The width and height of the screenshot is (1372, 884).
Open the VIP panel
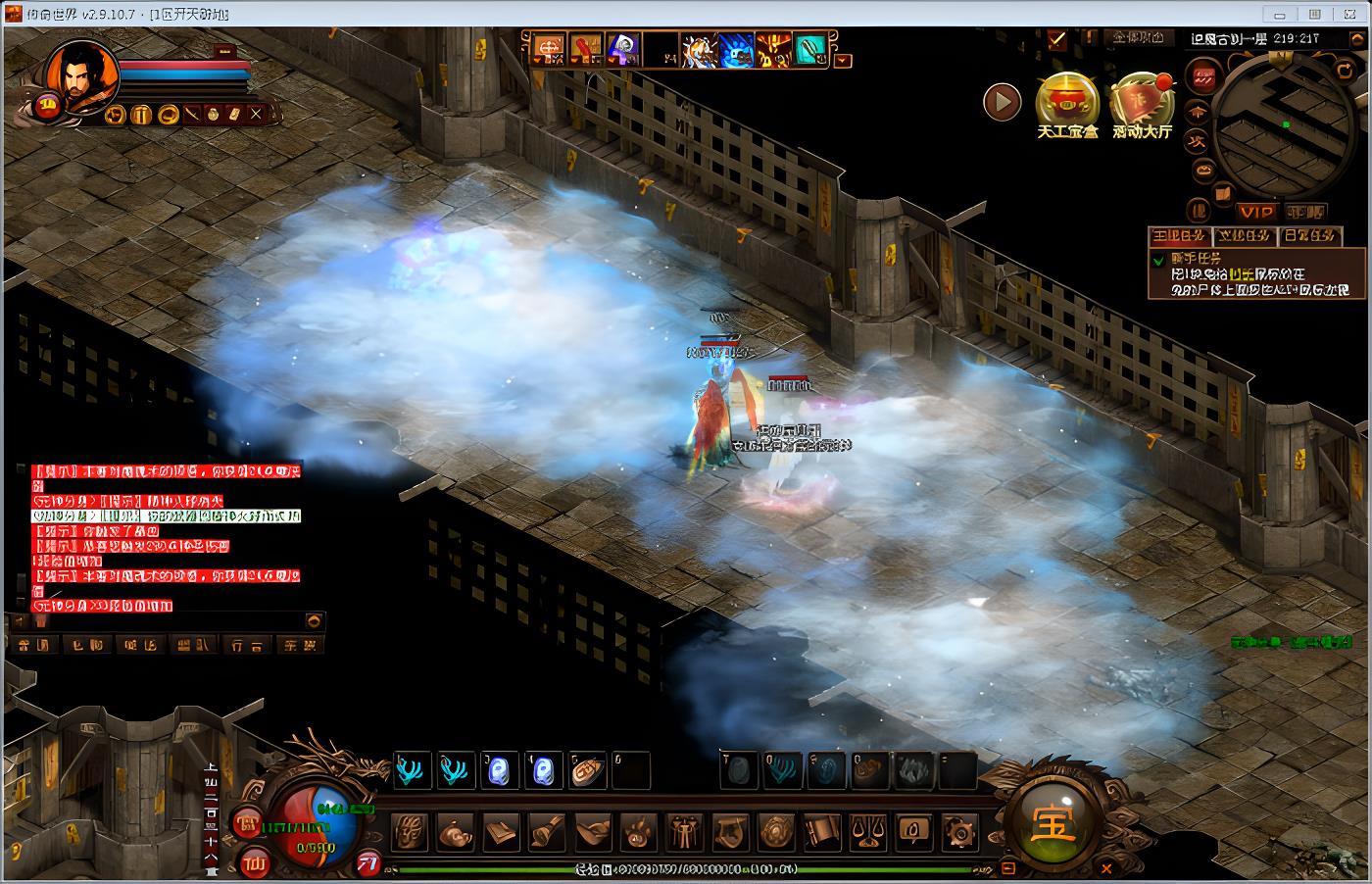[1255, 212]
